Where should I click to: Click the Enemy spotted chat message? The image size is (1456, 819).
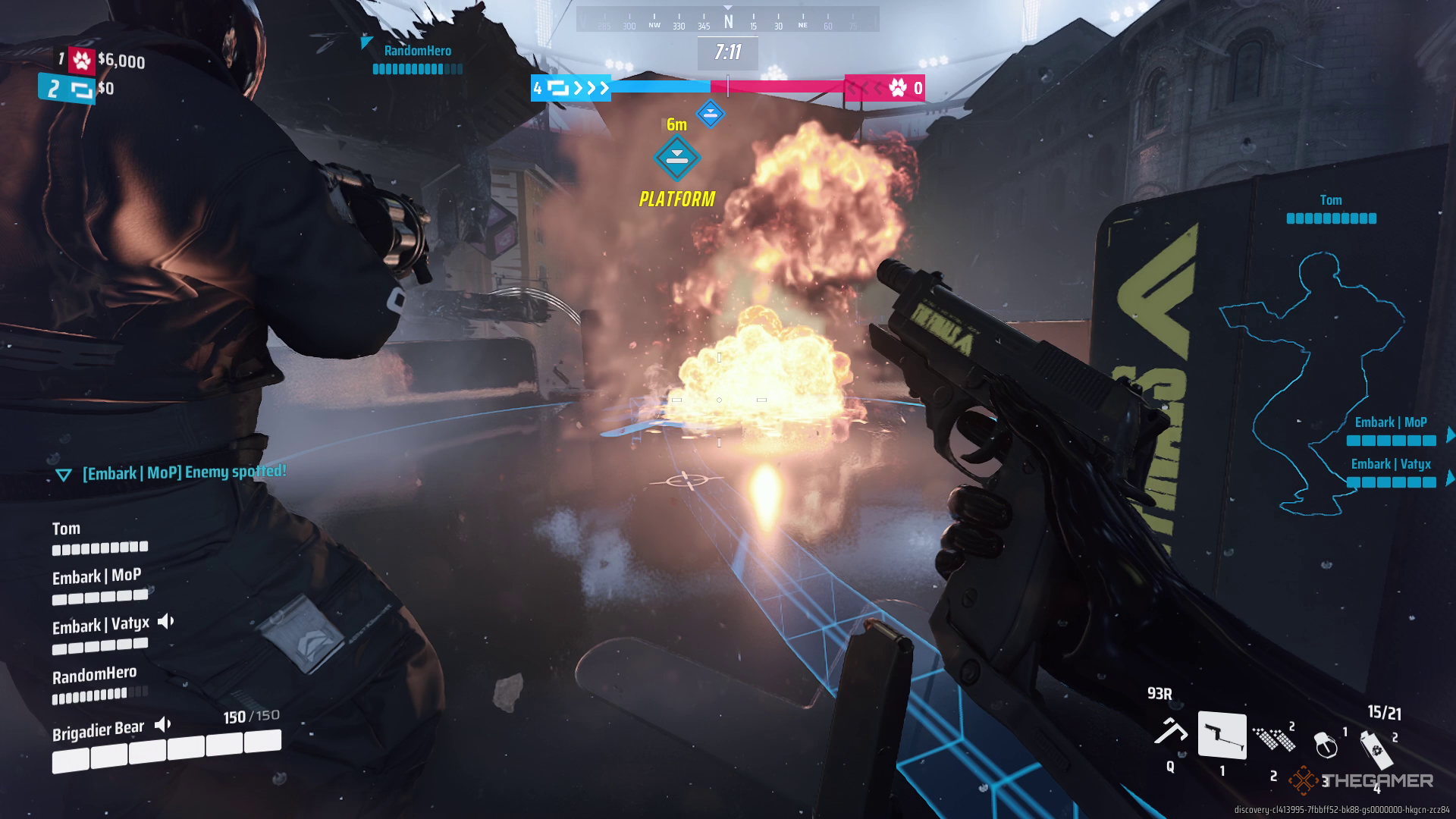coord(184,472)
